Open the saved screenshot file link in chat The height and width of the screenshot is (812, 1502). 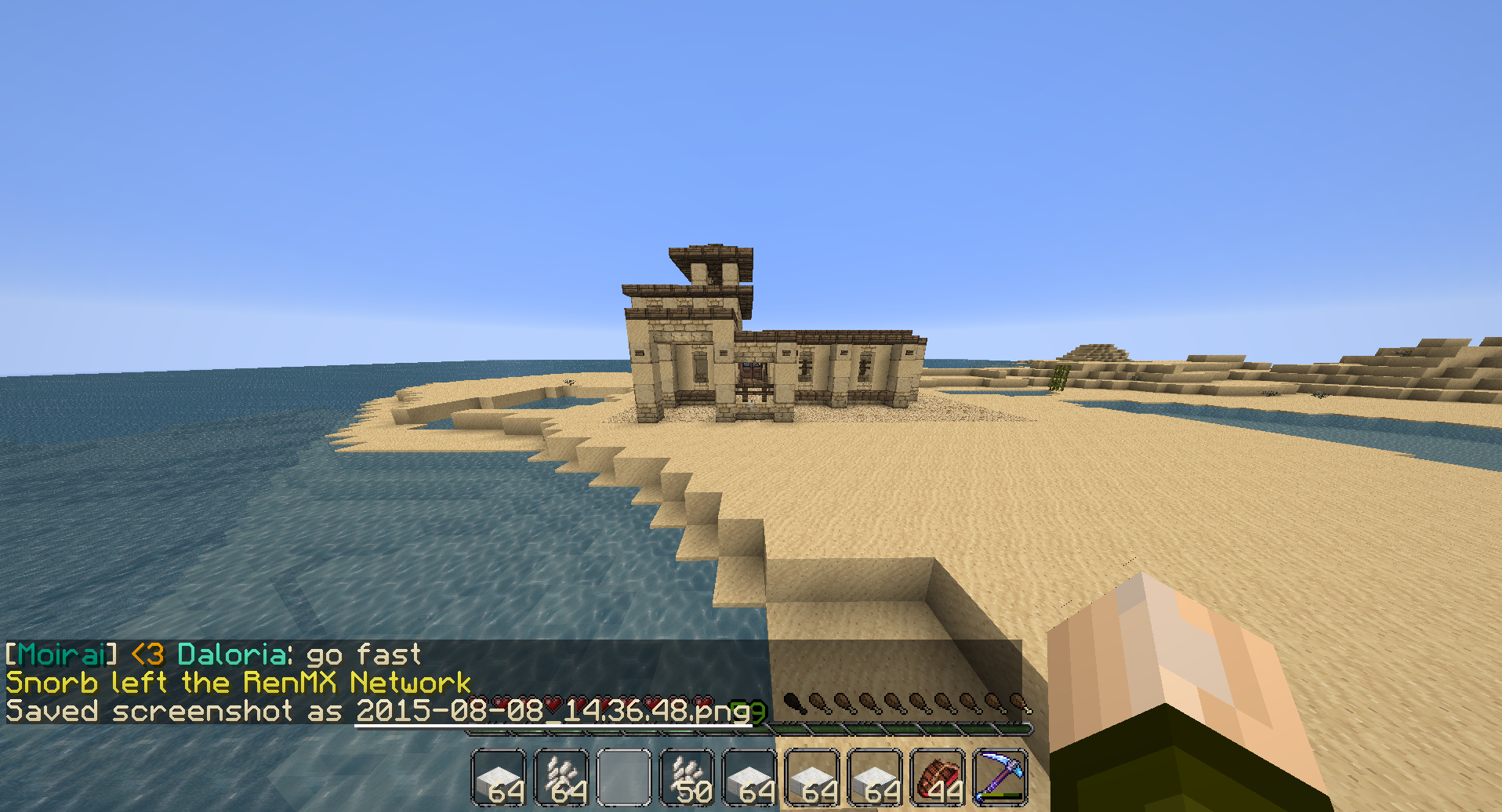[x=553, y=711]
